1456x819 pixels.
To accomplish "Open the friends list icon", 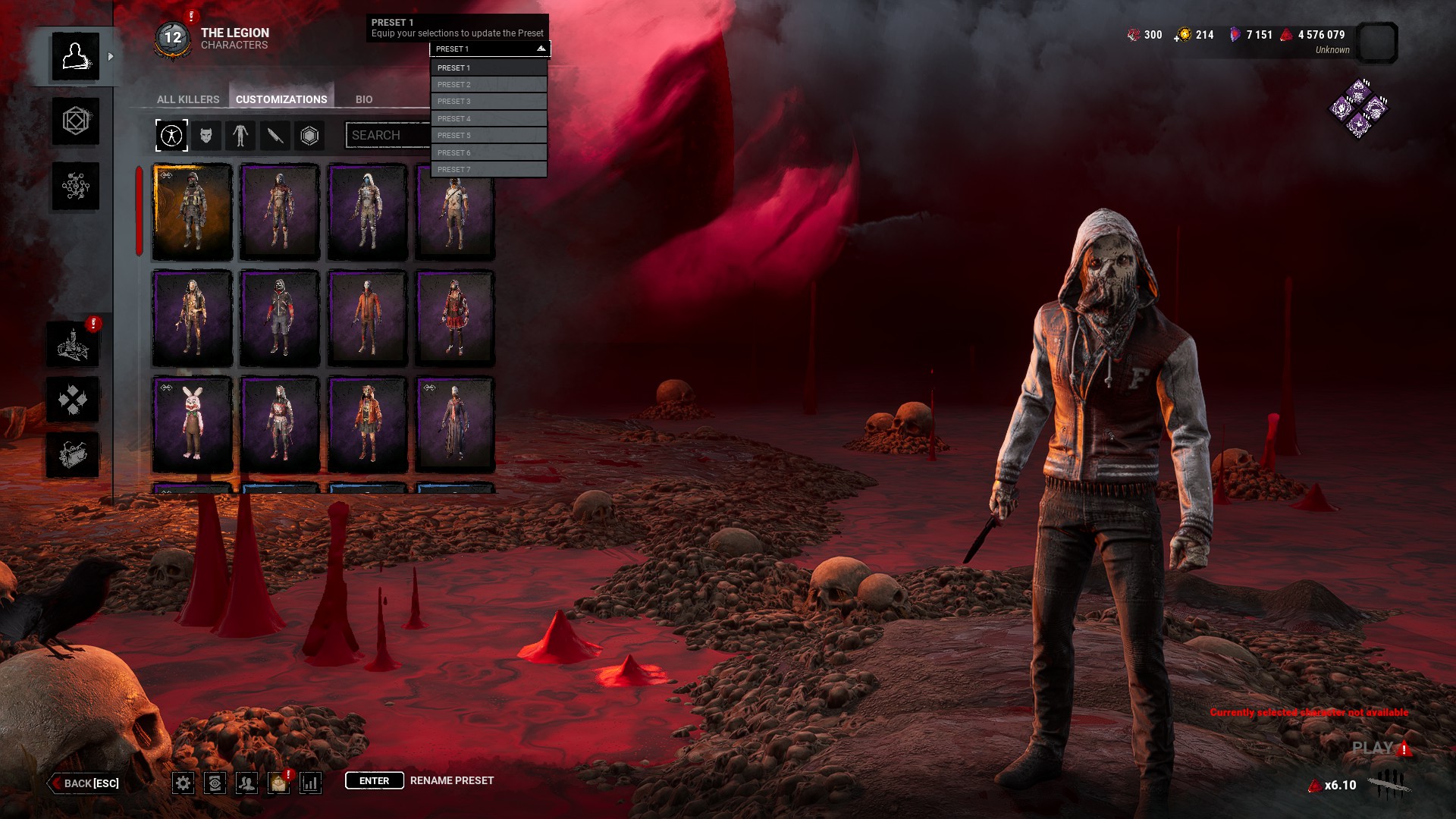I will point(246,783).
